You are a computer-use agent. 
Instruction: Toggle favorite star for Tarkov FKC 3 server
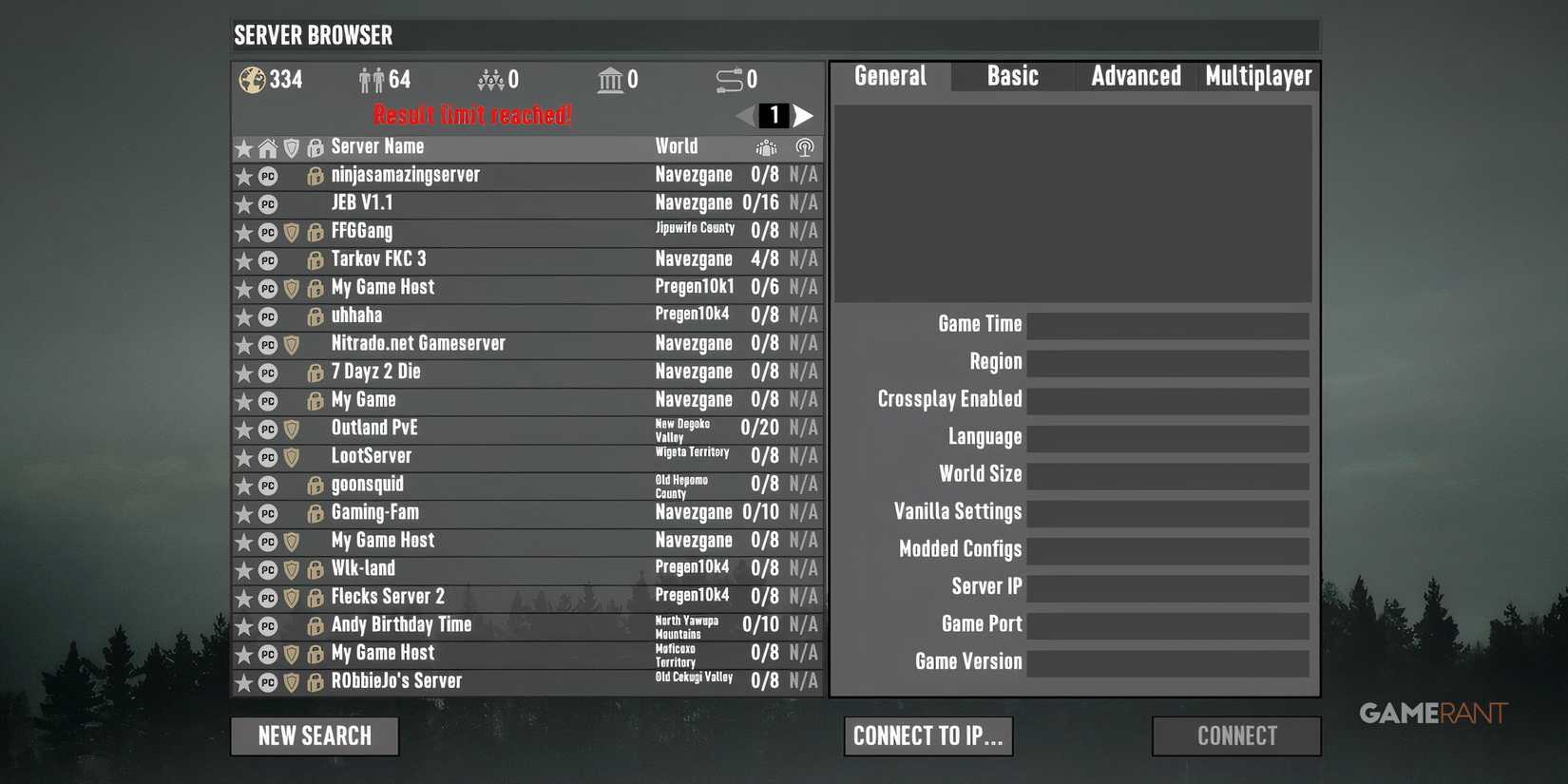click(x=243, y=259)
